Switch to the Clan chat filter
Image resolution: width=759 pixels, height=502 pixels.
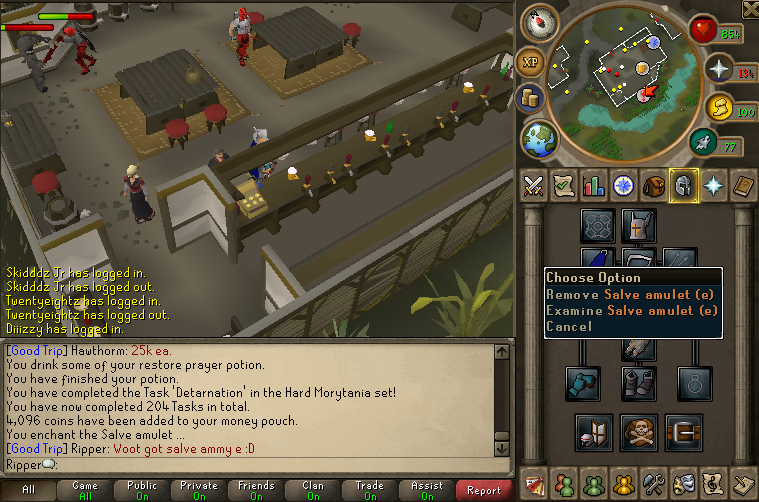[313, 490]
